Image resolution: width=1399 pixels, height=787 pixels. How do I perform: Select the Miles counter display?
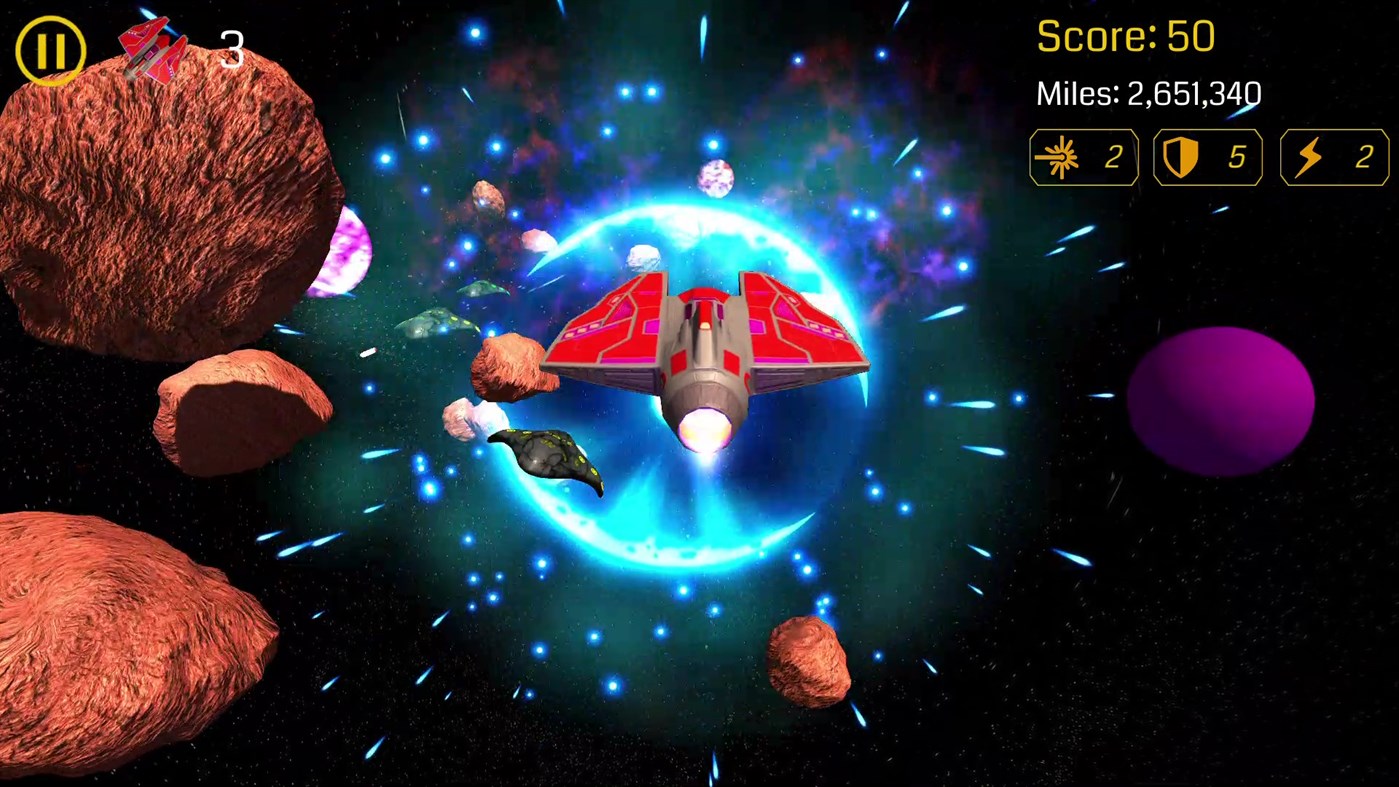[1148, 94]
